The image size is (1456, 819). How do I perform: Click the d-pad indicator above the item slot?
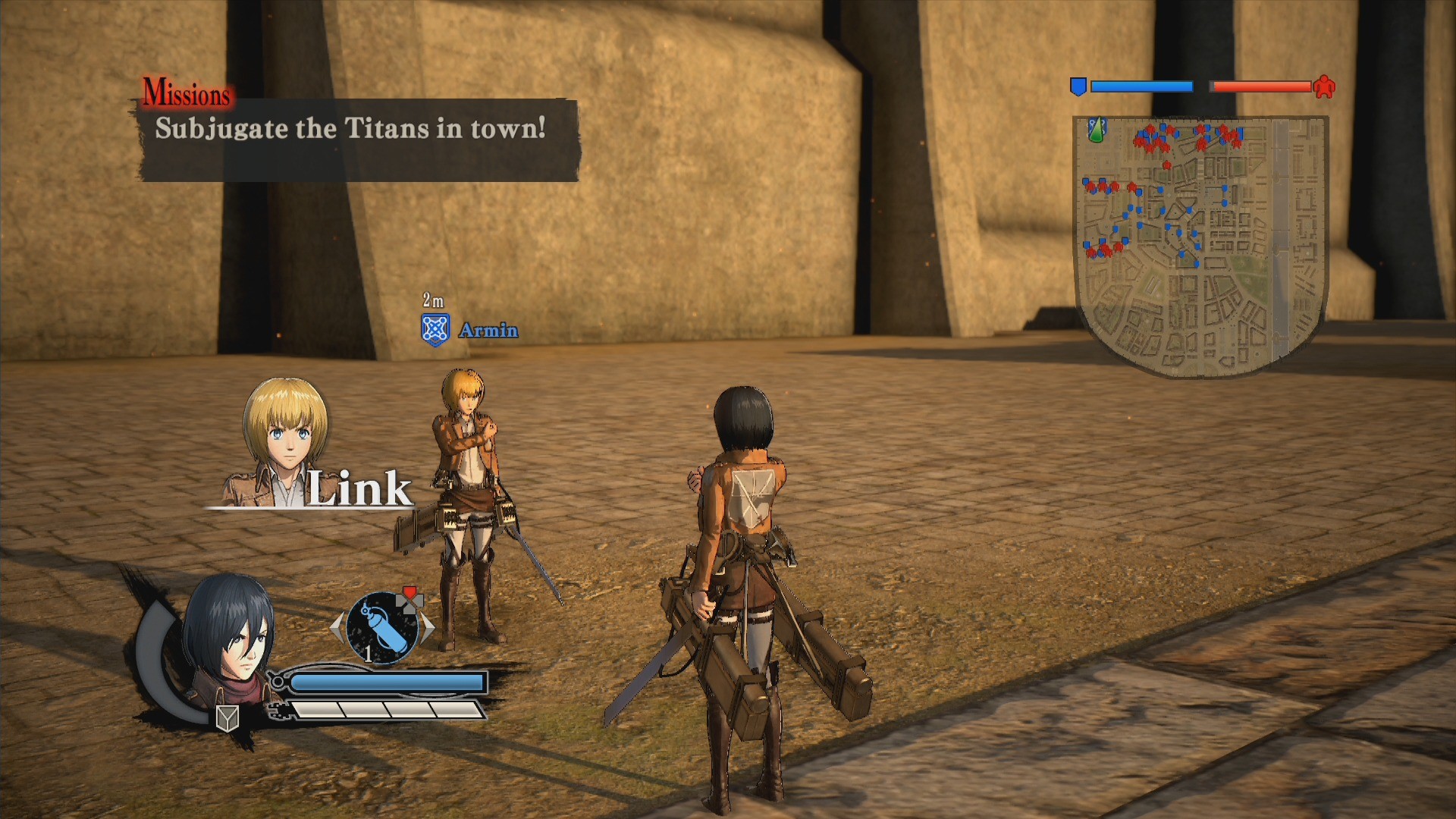pos(409,605)
